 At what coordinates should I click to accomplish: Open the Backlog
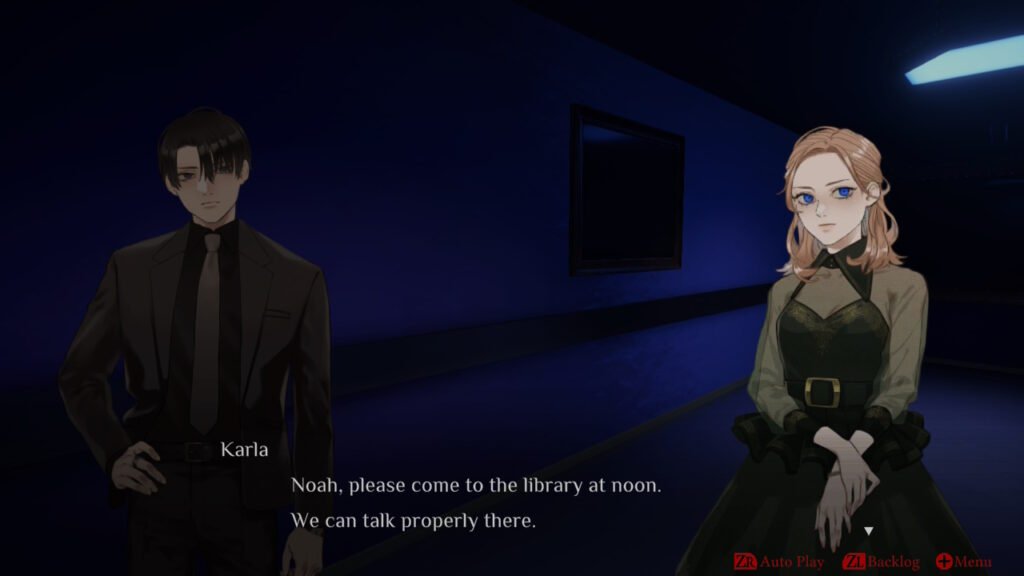(881, 562)
